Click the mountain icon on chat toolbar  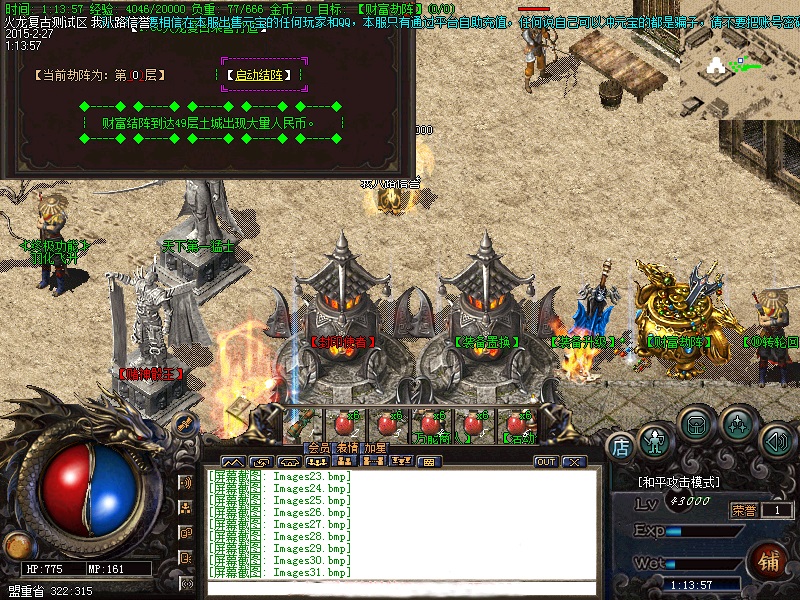coord(233,462)
